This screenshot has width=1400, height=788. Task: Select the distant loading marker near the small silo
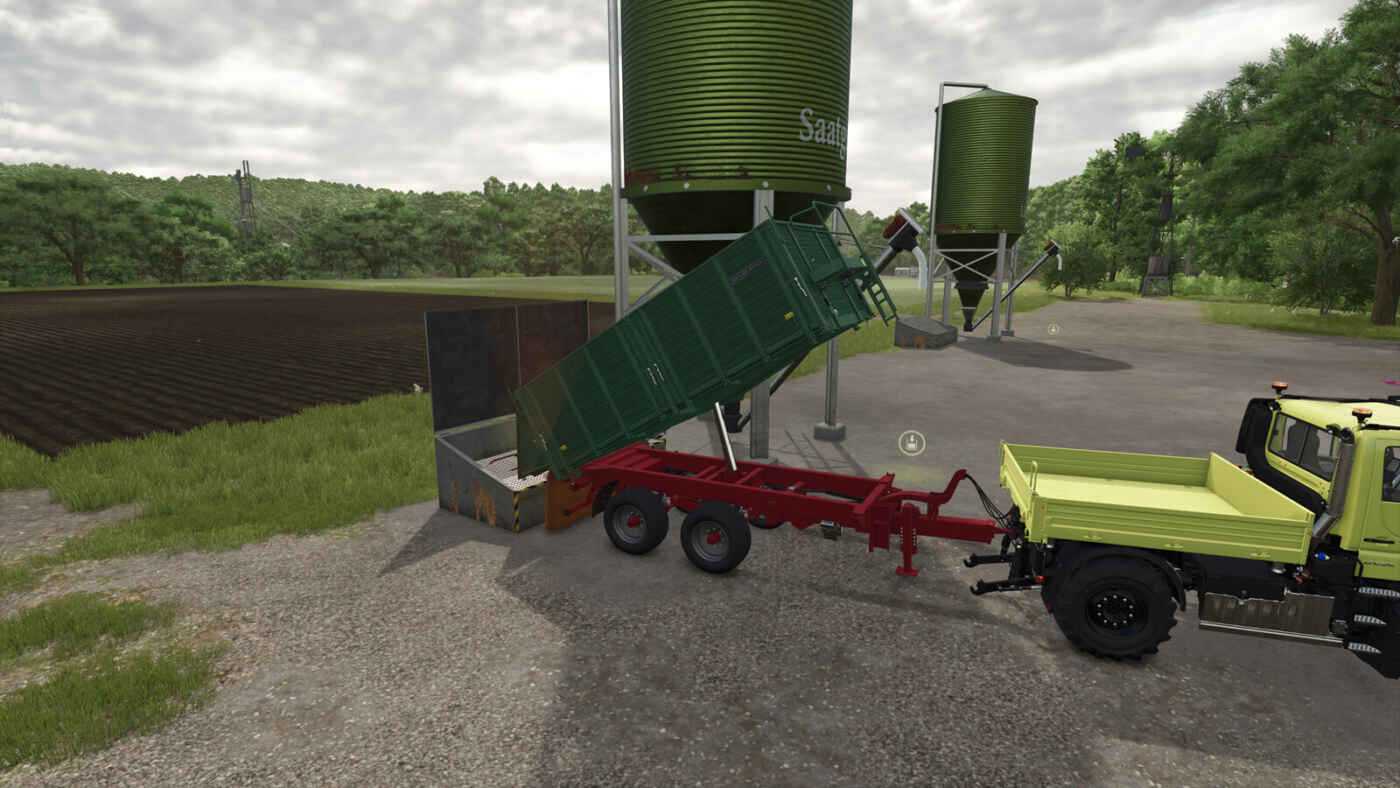click(1053, 328)
